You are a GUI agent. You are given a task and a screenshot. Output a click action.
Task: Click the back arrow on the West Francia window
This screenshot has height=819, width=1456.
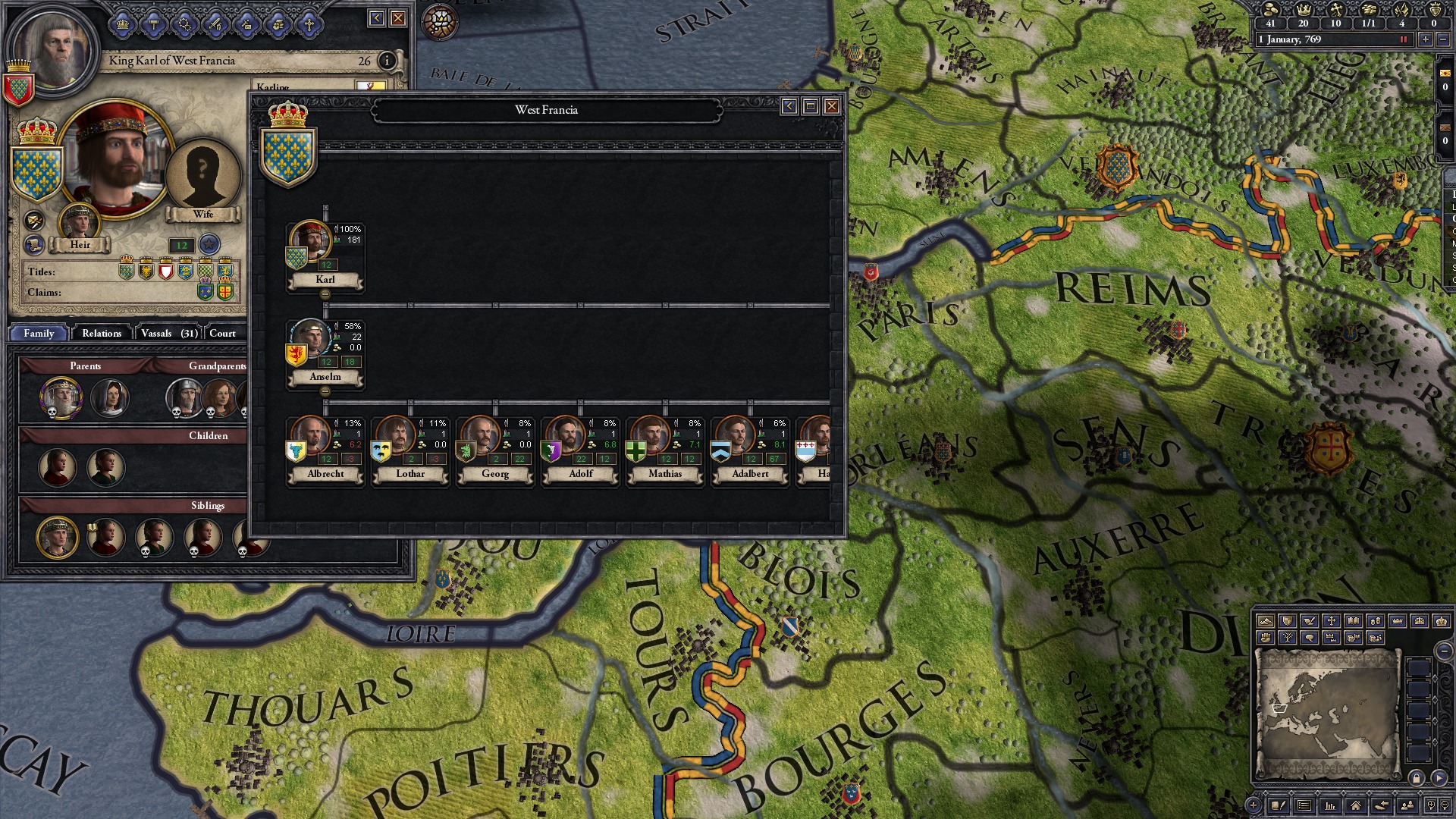(789, 107)
